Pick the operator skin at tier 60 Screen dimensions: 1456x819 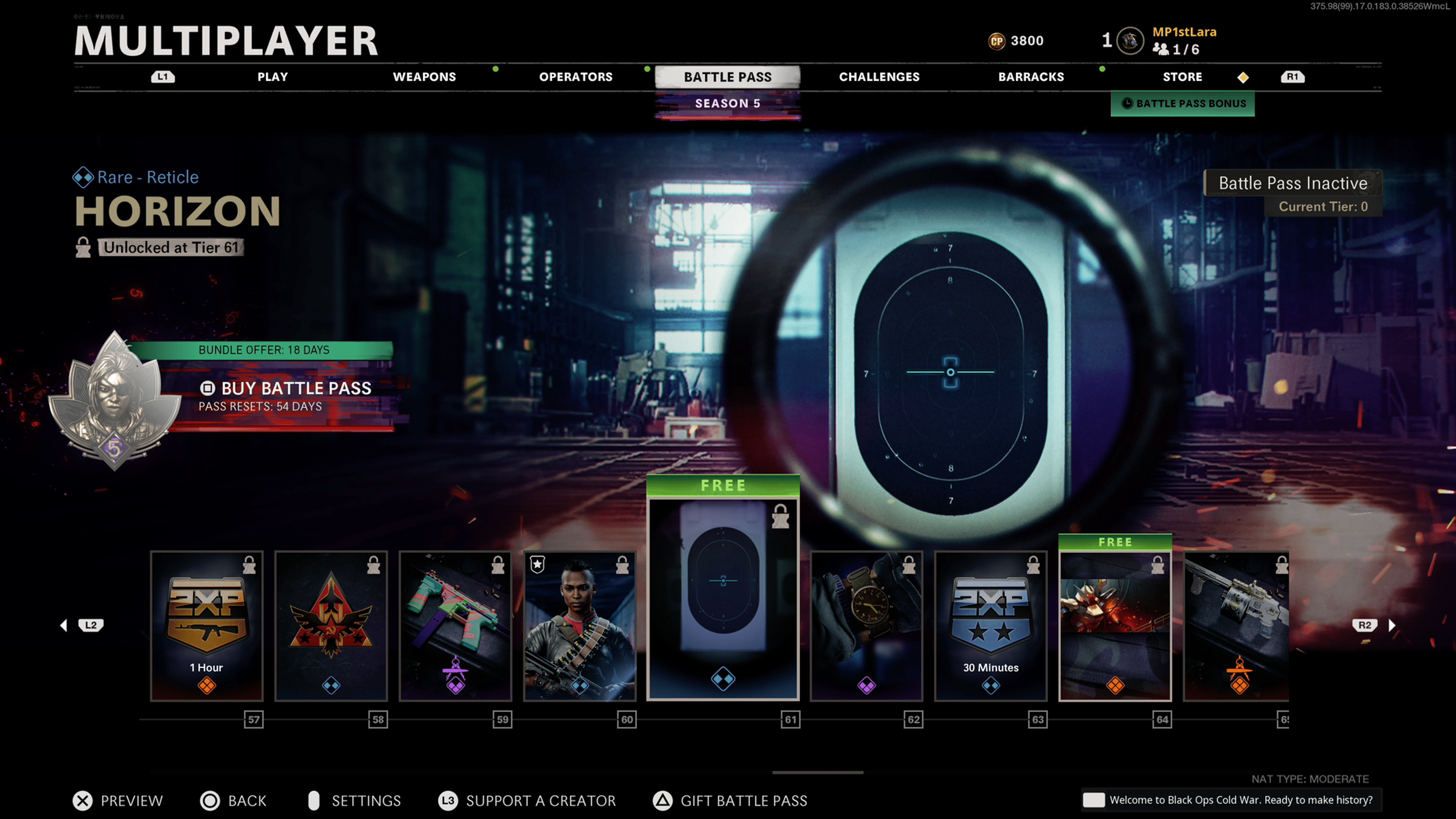580,626
